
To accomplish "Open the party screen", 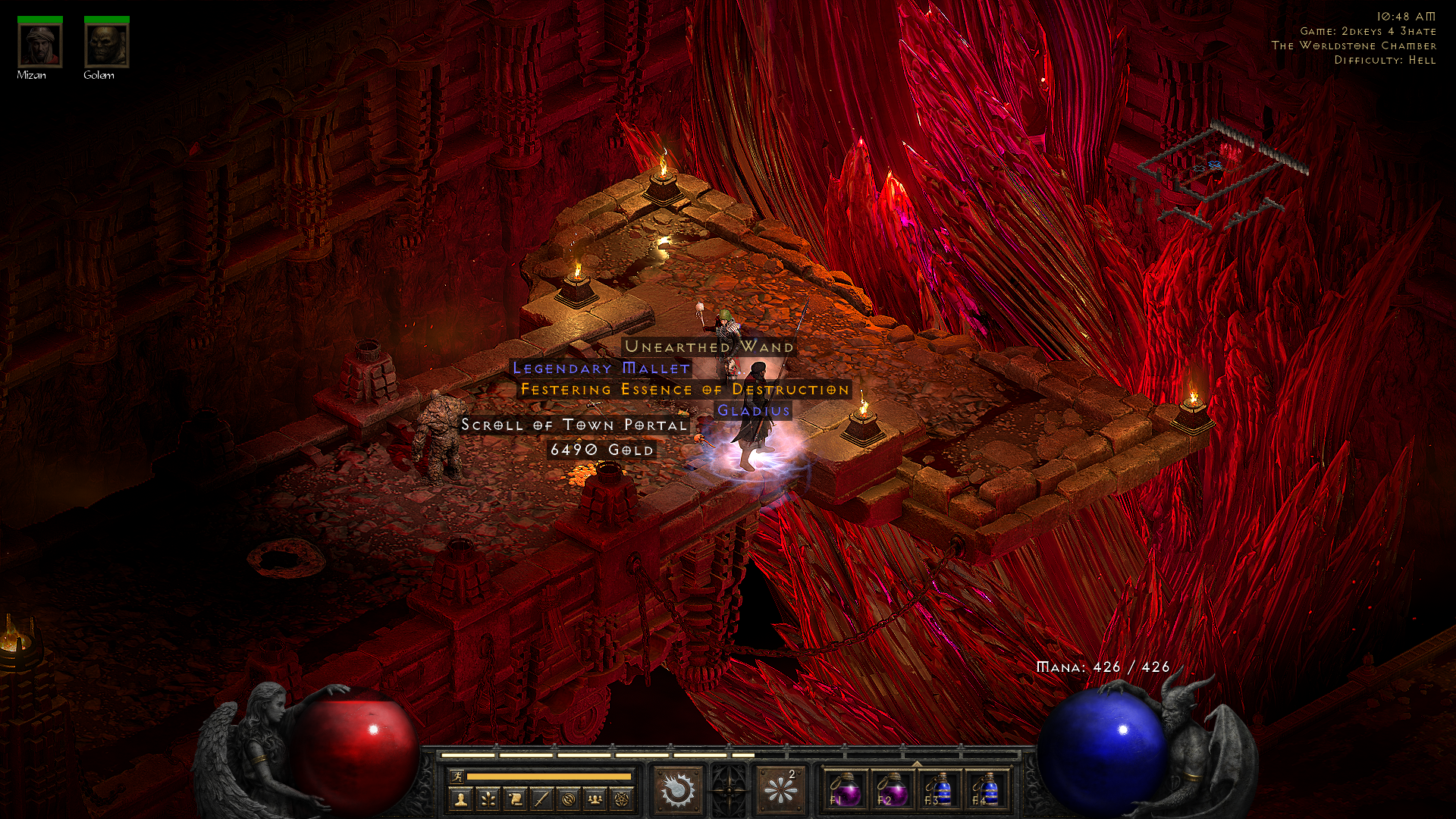I will pos(595,799).
